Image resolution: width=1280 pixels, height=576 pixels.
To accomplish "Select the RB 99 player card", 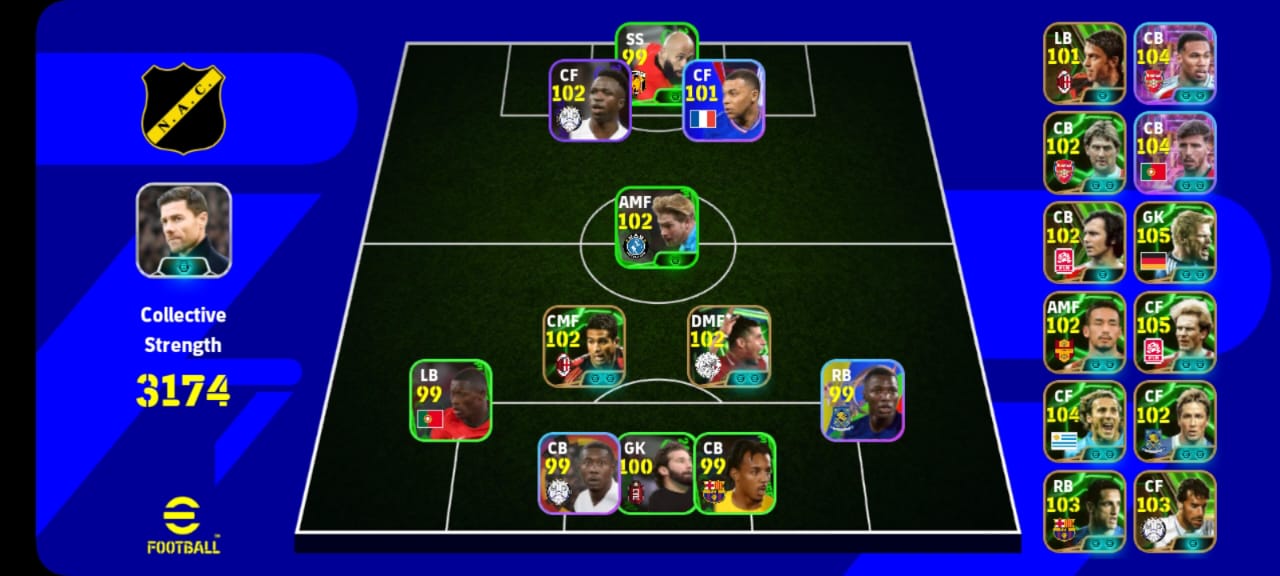I will (x=863, y=400).
